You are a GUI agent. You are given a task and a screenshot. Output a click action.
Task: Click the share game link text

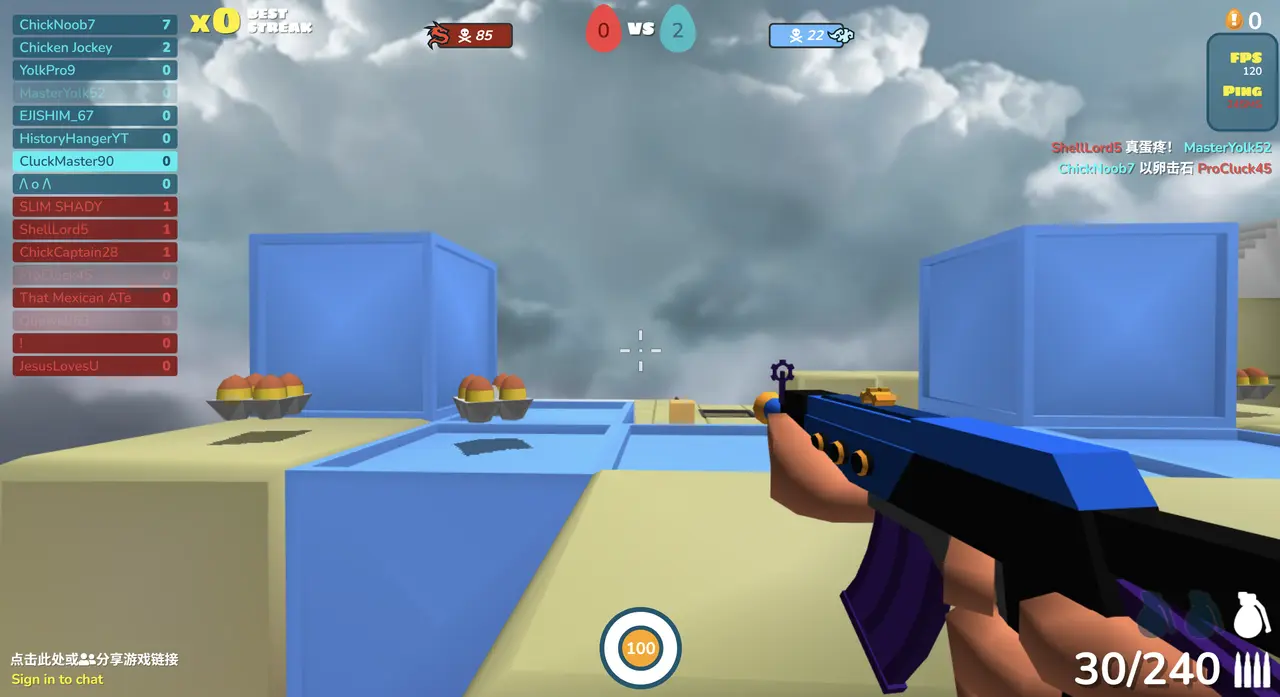pos(94,659)
